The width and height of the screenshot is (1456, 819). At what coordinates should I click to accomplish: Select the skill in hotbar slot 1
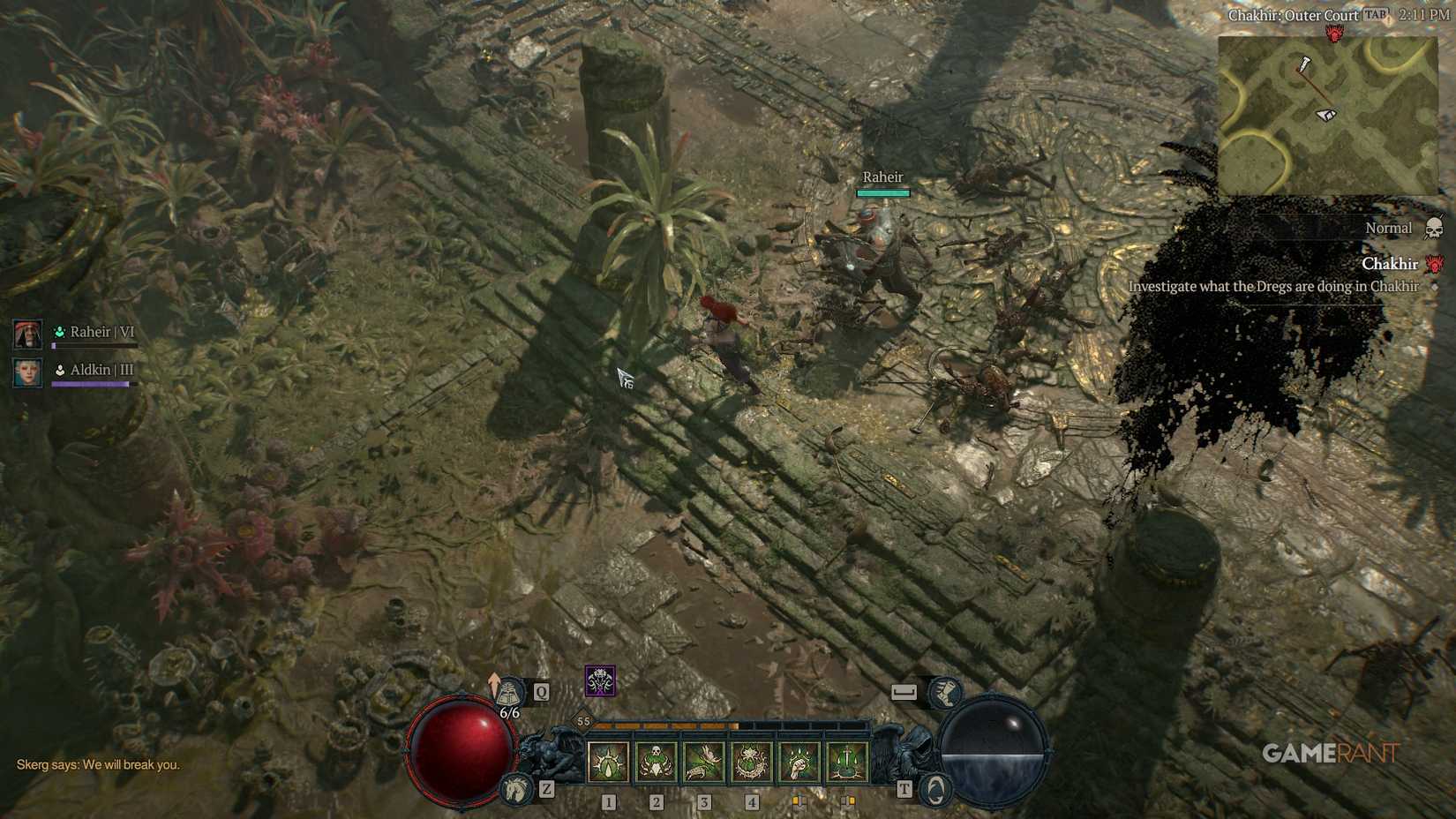607,762
